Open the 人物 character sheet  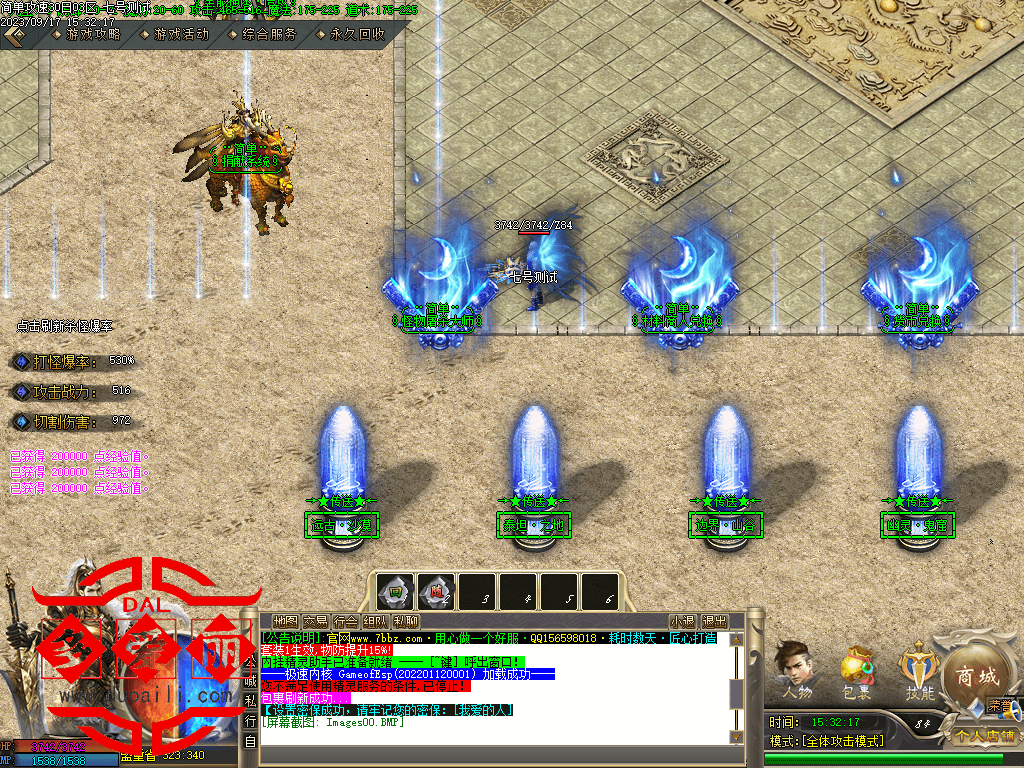797,672
